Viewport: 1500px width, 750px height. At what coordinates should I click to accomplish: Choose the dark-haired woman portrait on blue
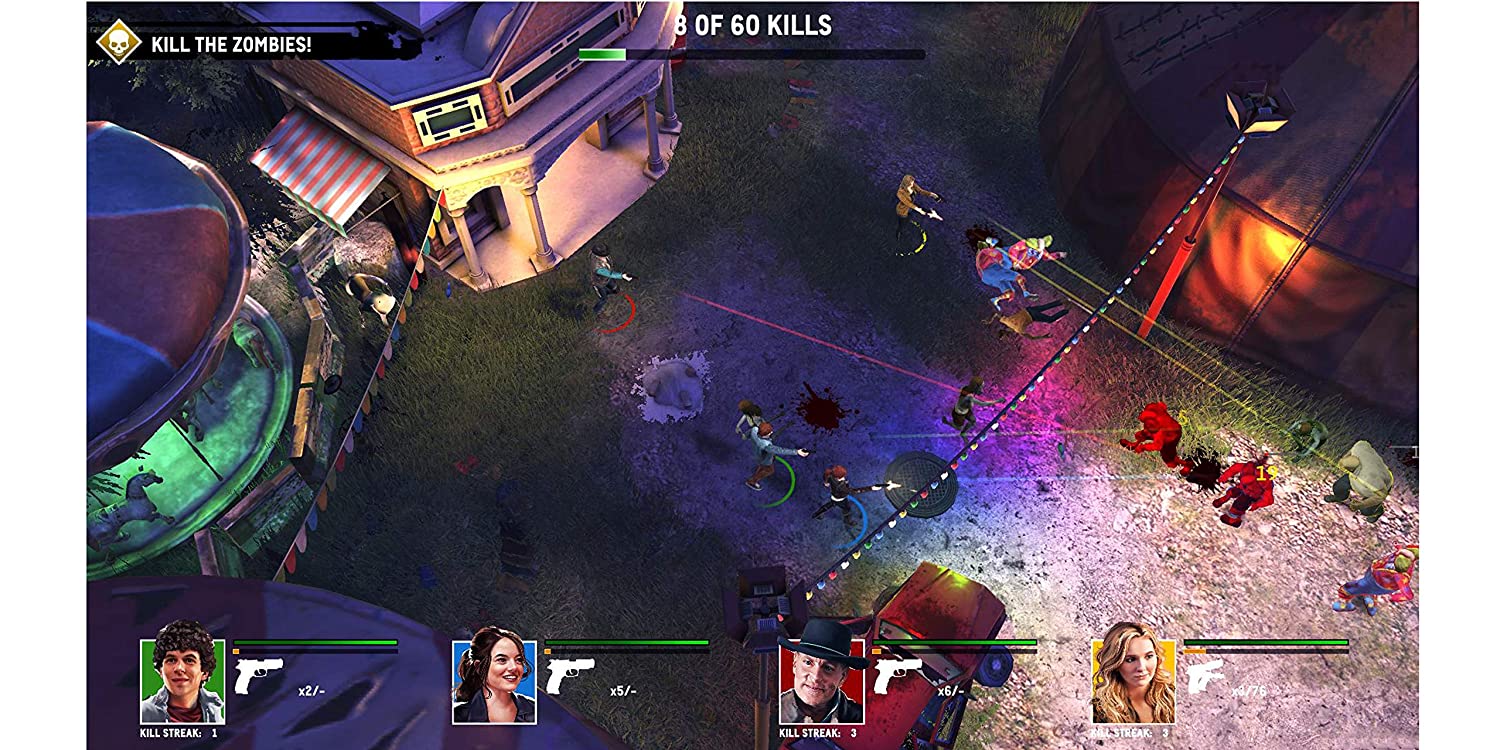point(494,681)
